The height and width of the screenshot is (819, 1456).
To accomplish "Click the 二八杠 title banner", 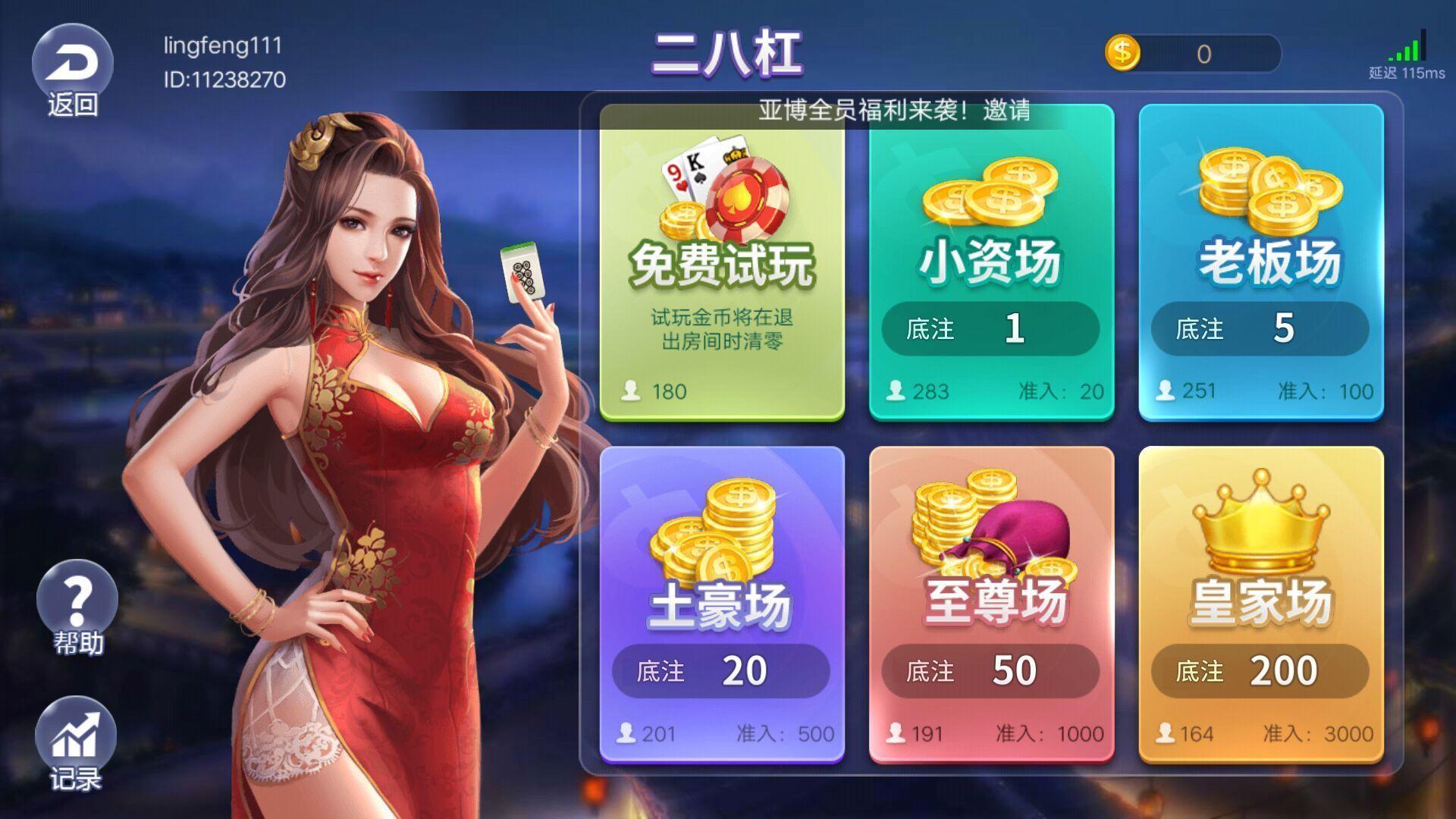I will (x=728, y=53).
